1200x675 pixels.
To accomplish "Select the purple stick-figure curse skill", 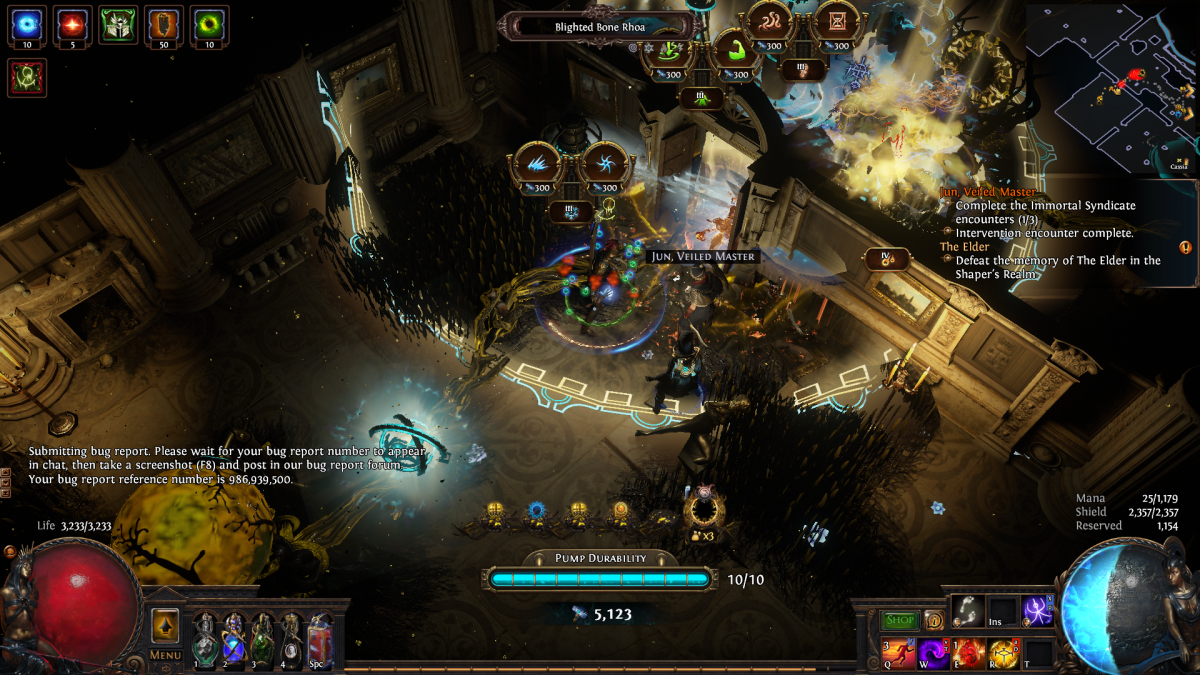I will click(1038, 612).
